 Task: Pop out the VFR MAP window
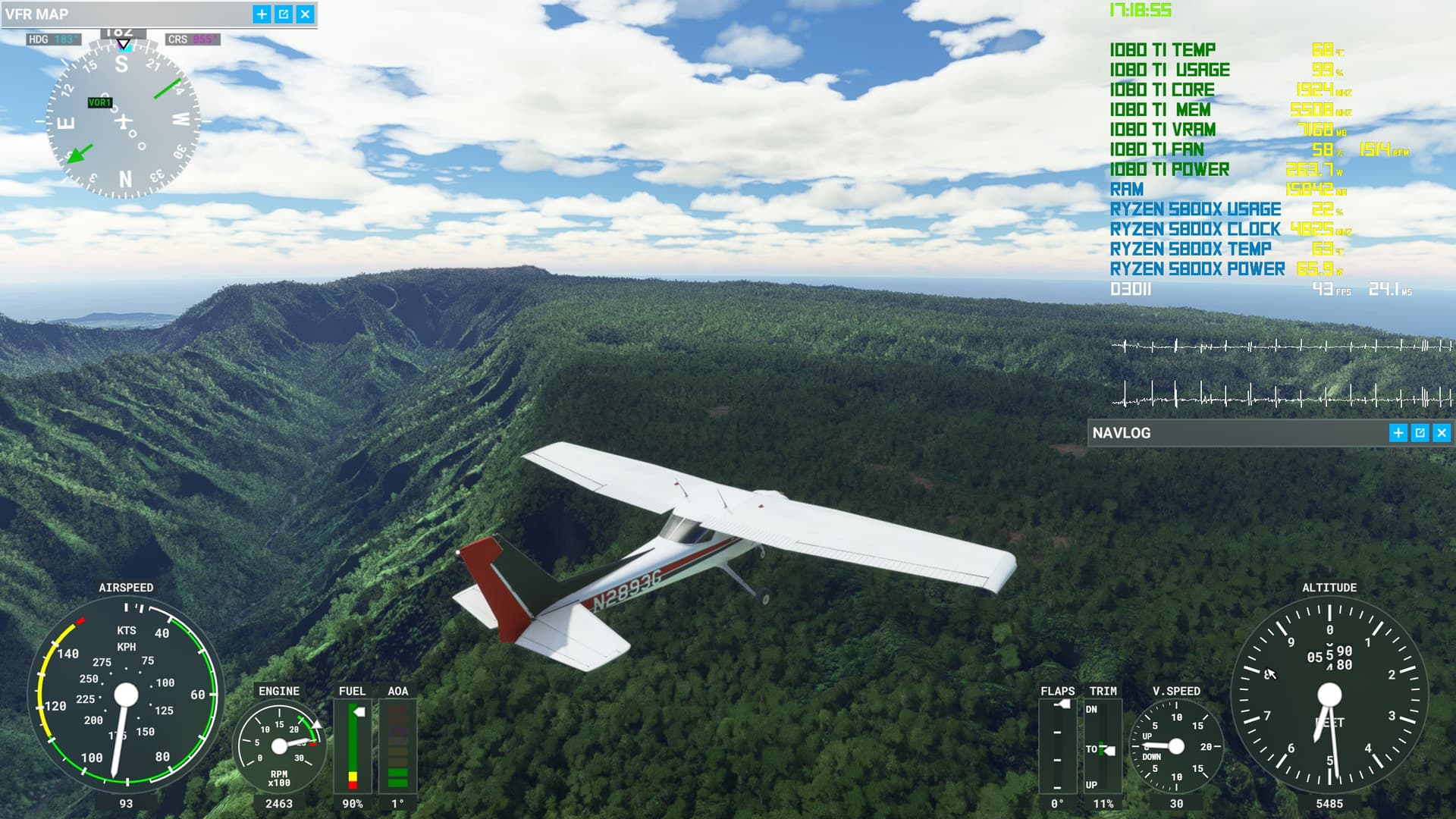coord(284,14)
